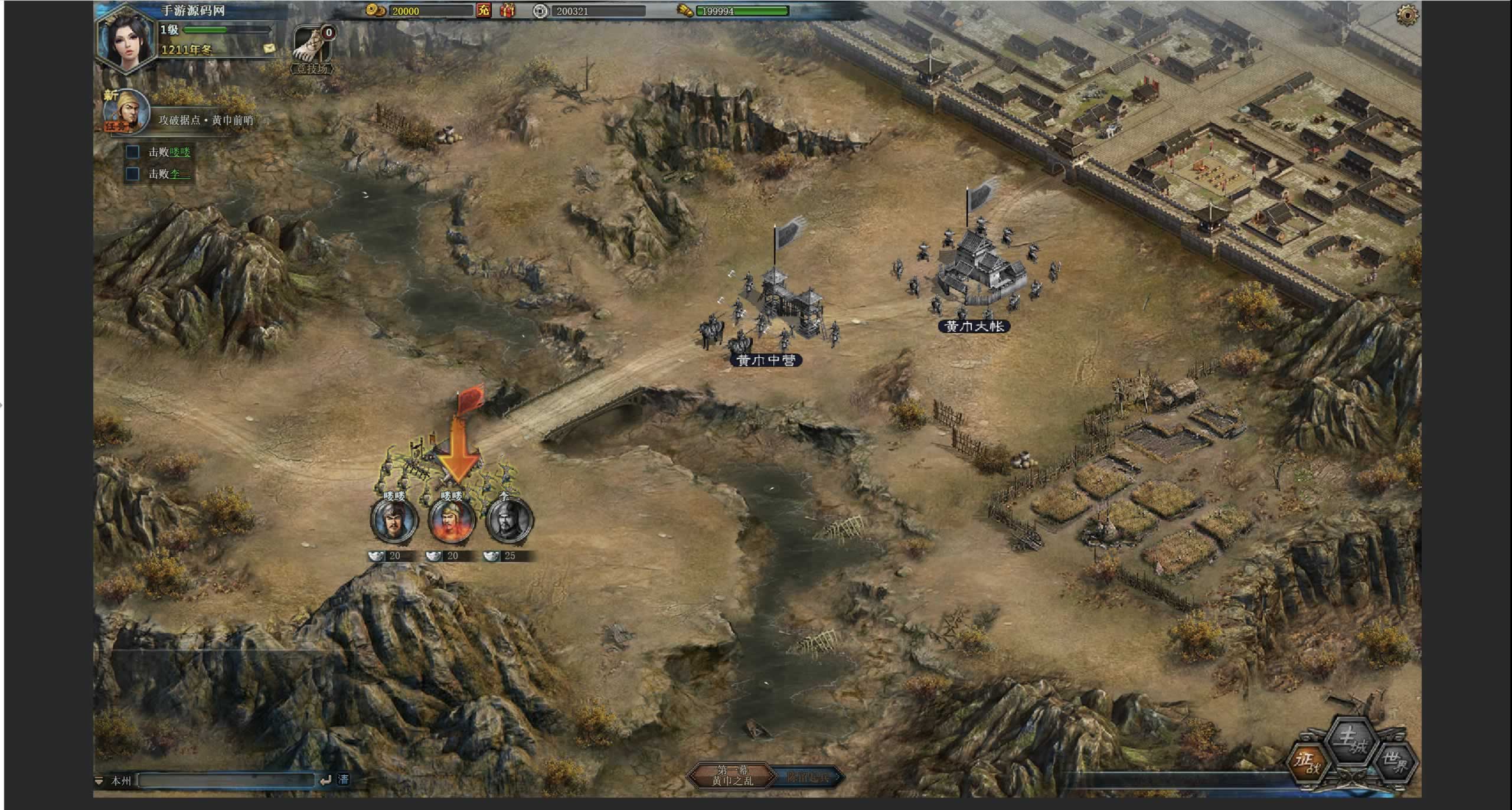
Task: Open the player avatar portrait
Action: click(125, 39)
